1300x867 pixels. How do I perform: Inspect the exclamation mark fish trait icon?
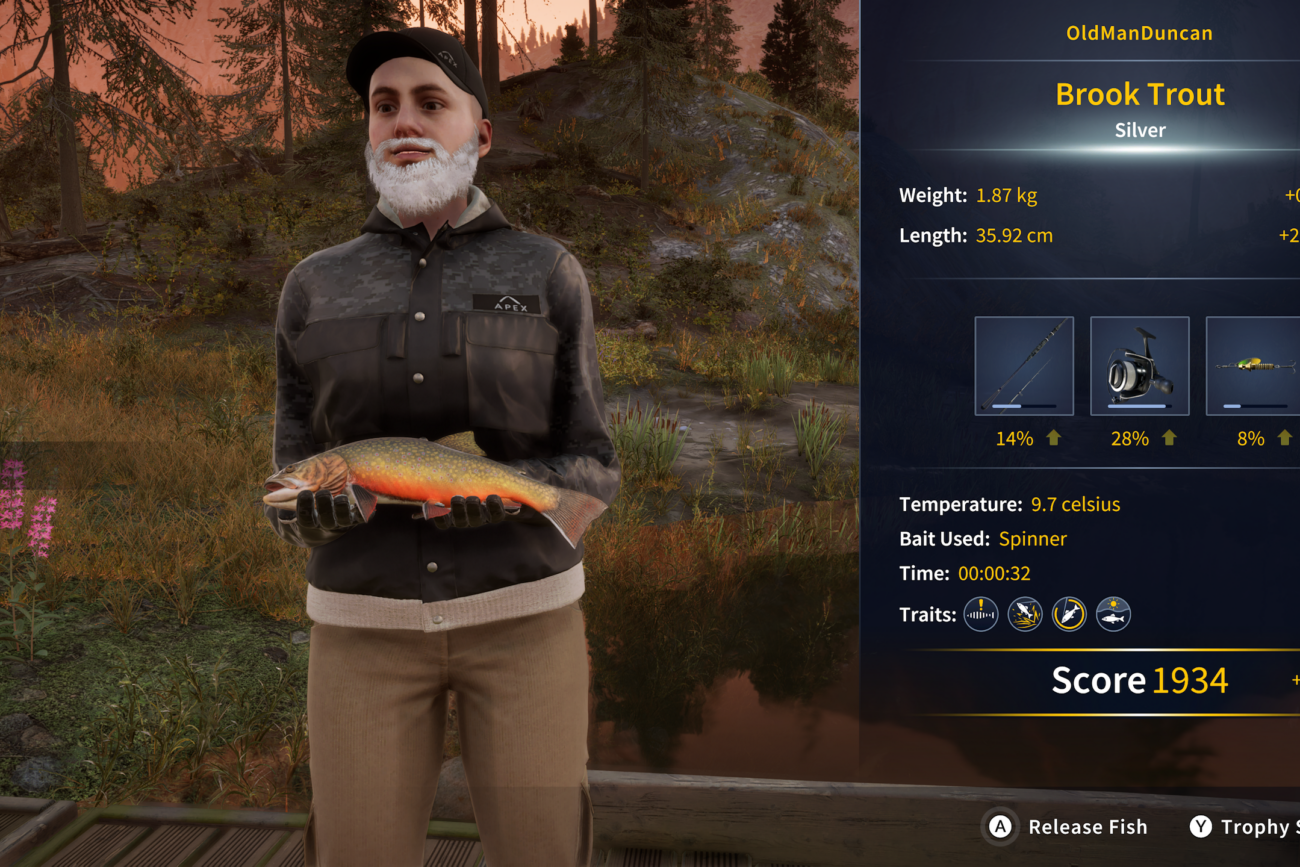(981, 614)
